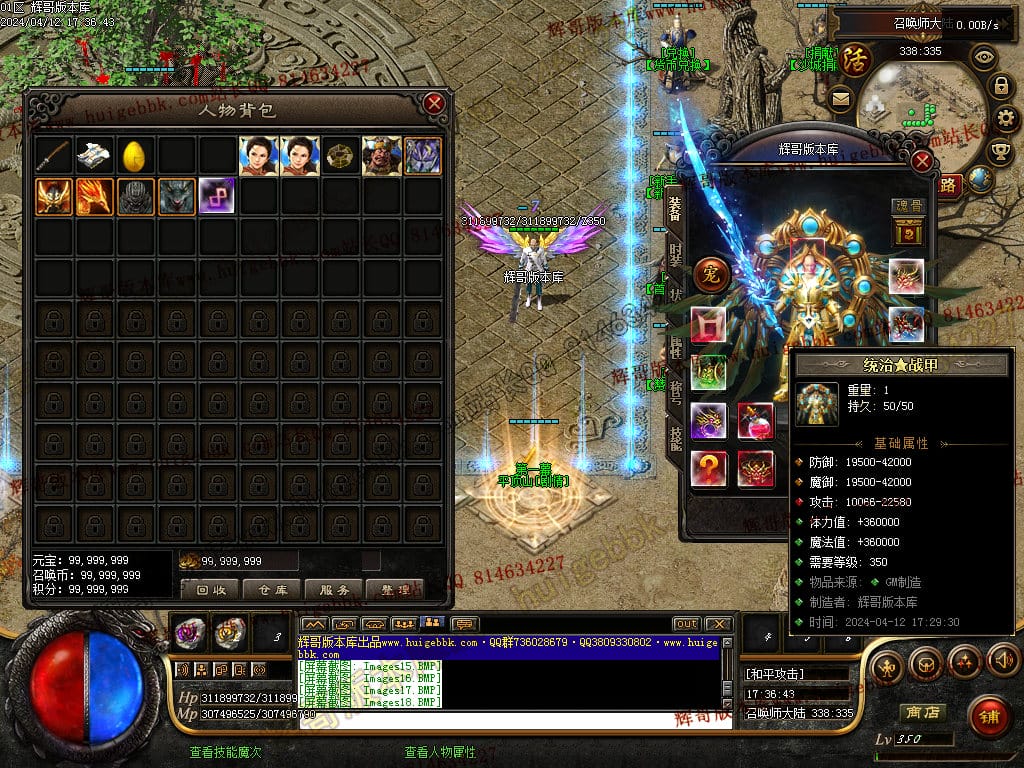This screenshot has width=1024, height=768.
Task: Select the sword item in the bag
Action: 54,156
